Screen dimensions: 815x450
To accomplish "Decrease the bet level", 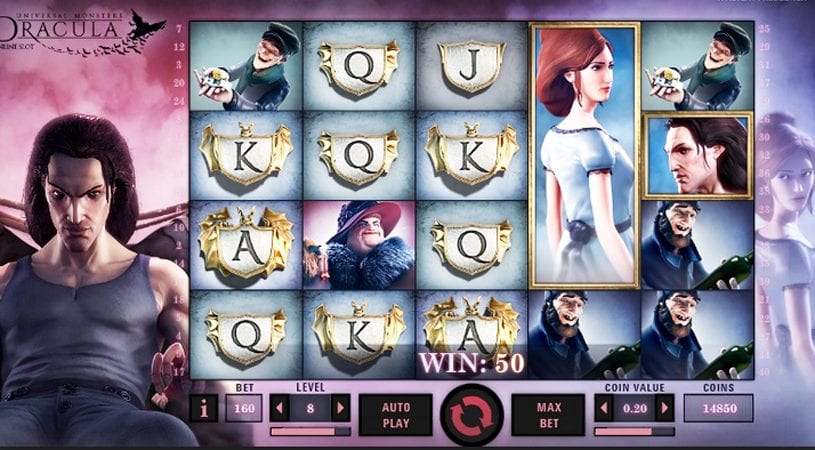I will click(281, 408).
